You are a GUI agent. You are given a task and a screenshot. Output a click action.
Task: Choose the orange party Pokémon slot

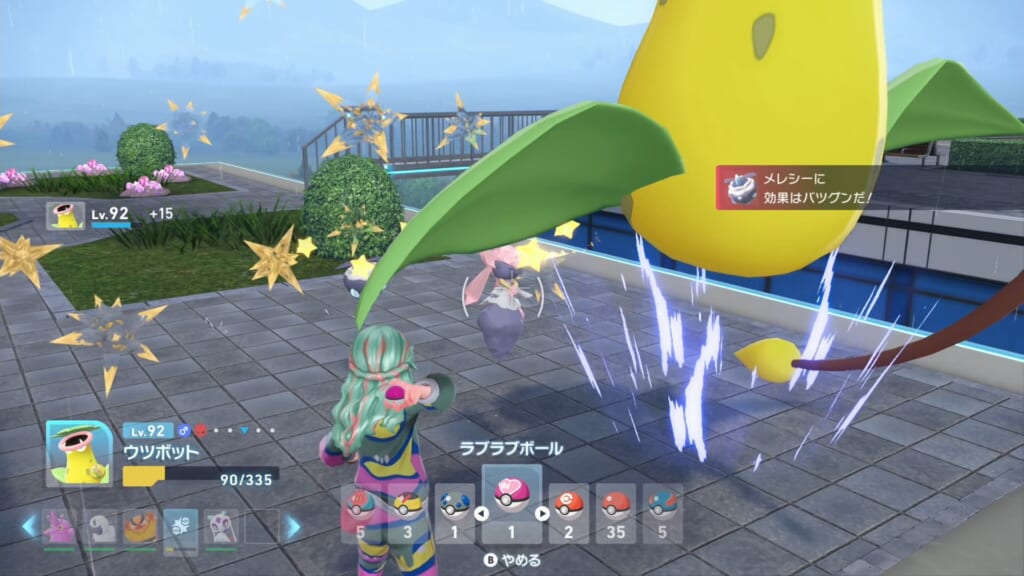[141, 526]
